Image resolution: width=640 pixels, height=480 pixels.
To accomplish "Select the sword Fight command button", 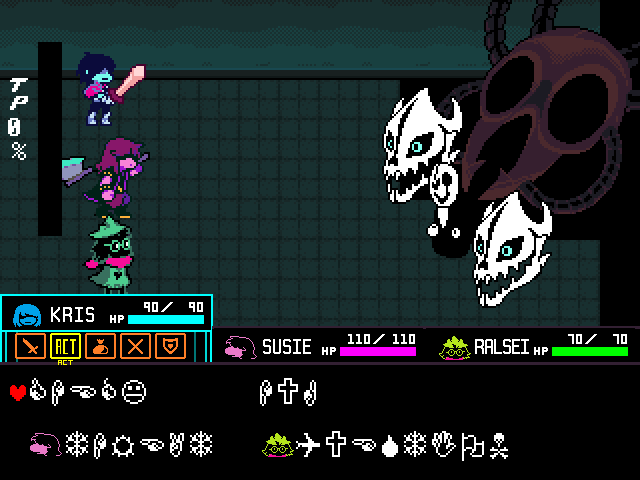I will (x=33, y=346).
